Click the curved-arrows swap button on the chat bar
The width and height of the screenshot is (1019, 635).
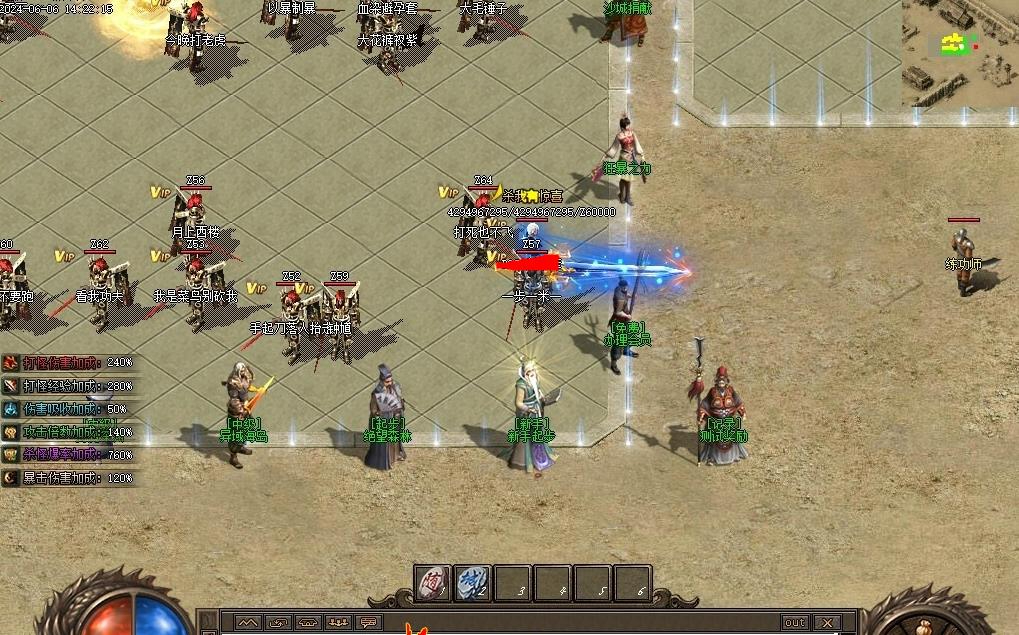[278, 623]
